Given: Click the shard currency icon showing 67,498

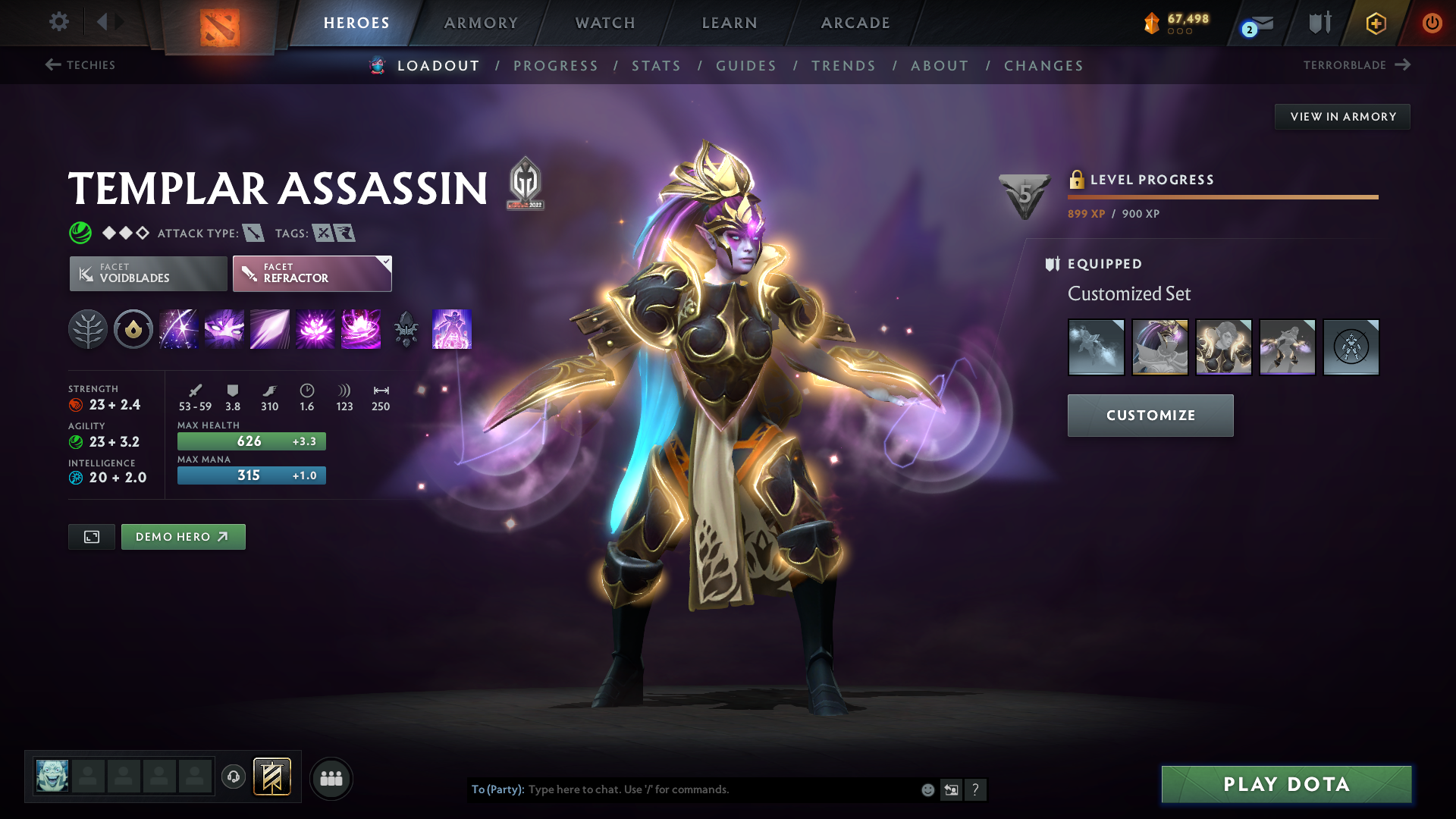Looking at the screenshot, I should (x=1152, y=23).
